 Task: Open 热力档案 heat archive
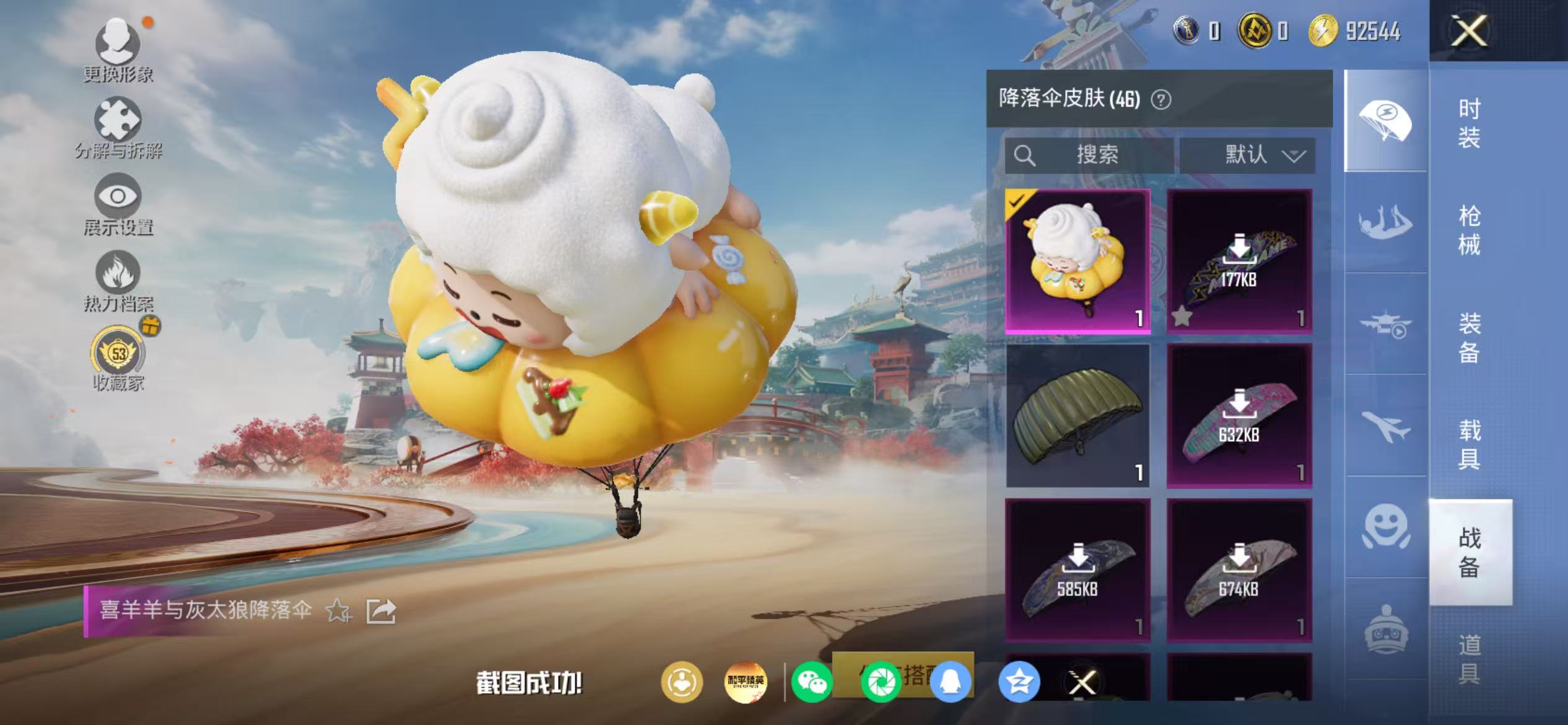(x=118, y=277)
